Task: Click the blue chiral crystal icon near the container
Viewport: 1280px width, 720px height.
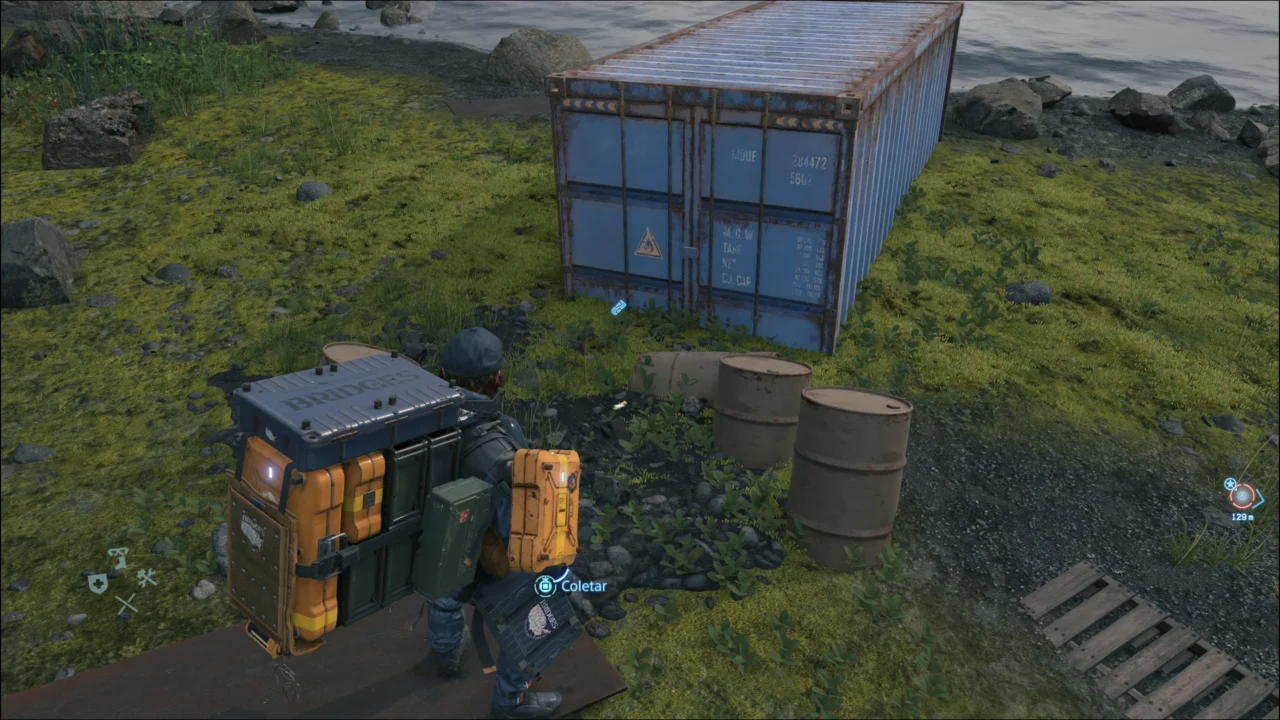Action: point(618,308)
